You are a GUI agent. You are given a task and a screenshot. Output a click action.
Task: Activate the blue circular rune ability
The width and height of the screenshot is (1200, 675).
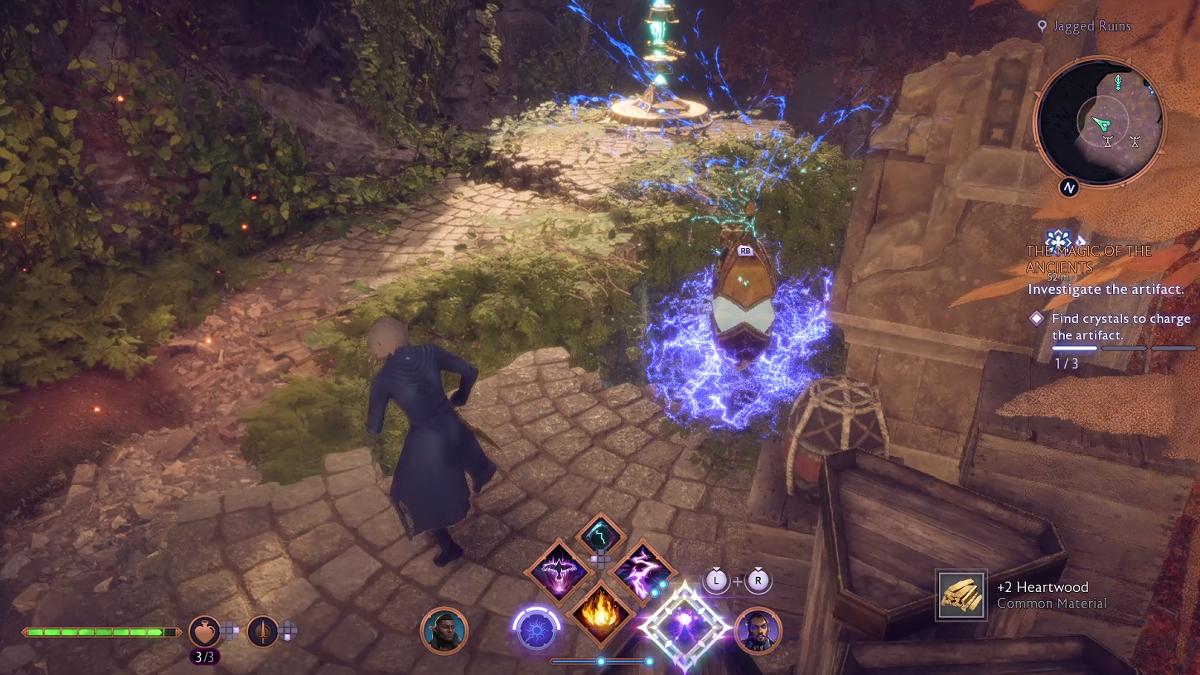tap(535, 631)
